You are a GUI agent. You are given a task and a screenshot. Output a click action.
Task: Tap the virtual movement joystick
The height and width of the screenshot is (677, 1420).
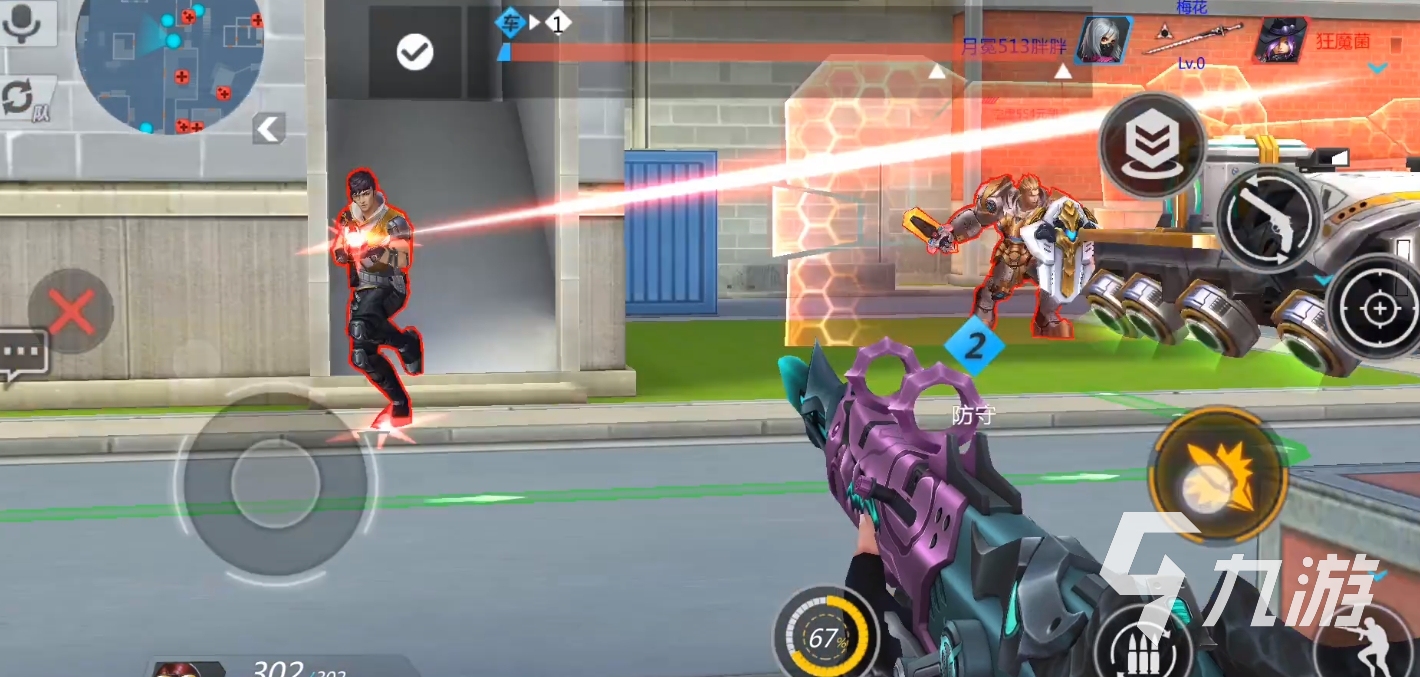(275, 484)
